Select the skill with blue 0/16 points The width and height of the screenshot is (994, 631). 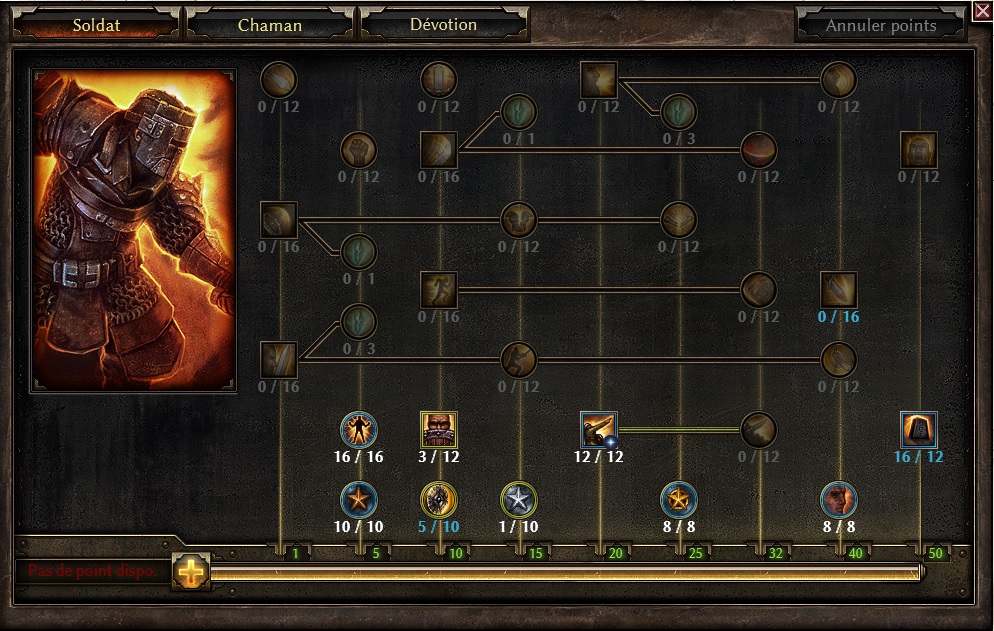click(x=839, y=290)
